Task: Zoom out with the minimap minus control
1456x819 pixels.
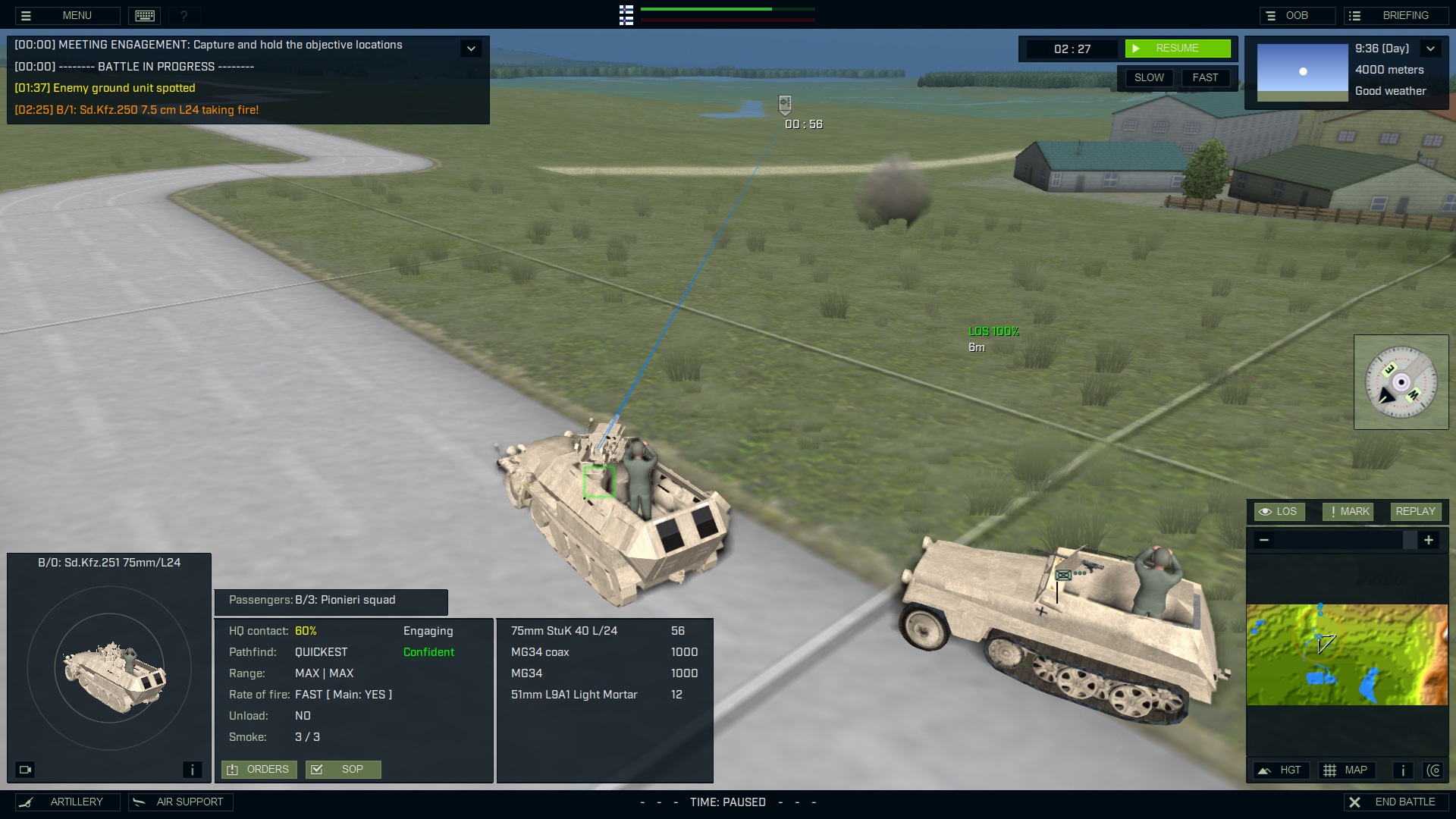Action: pos(1264,540)
